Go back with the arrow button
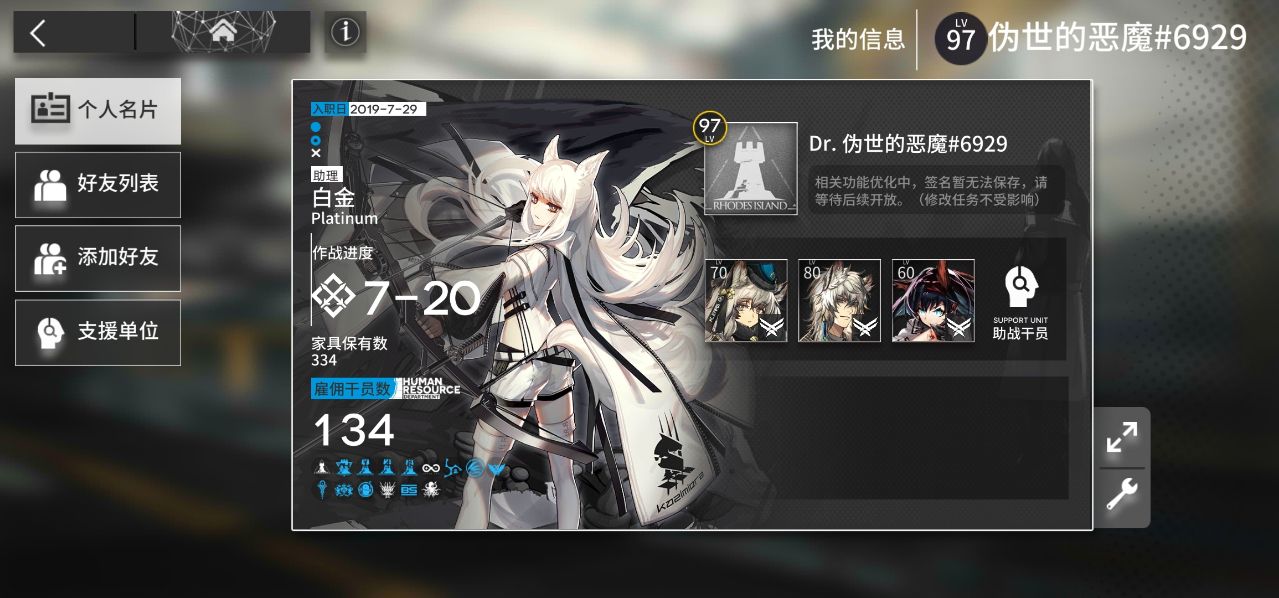 (38, 33)
